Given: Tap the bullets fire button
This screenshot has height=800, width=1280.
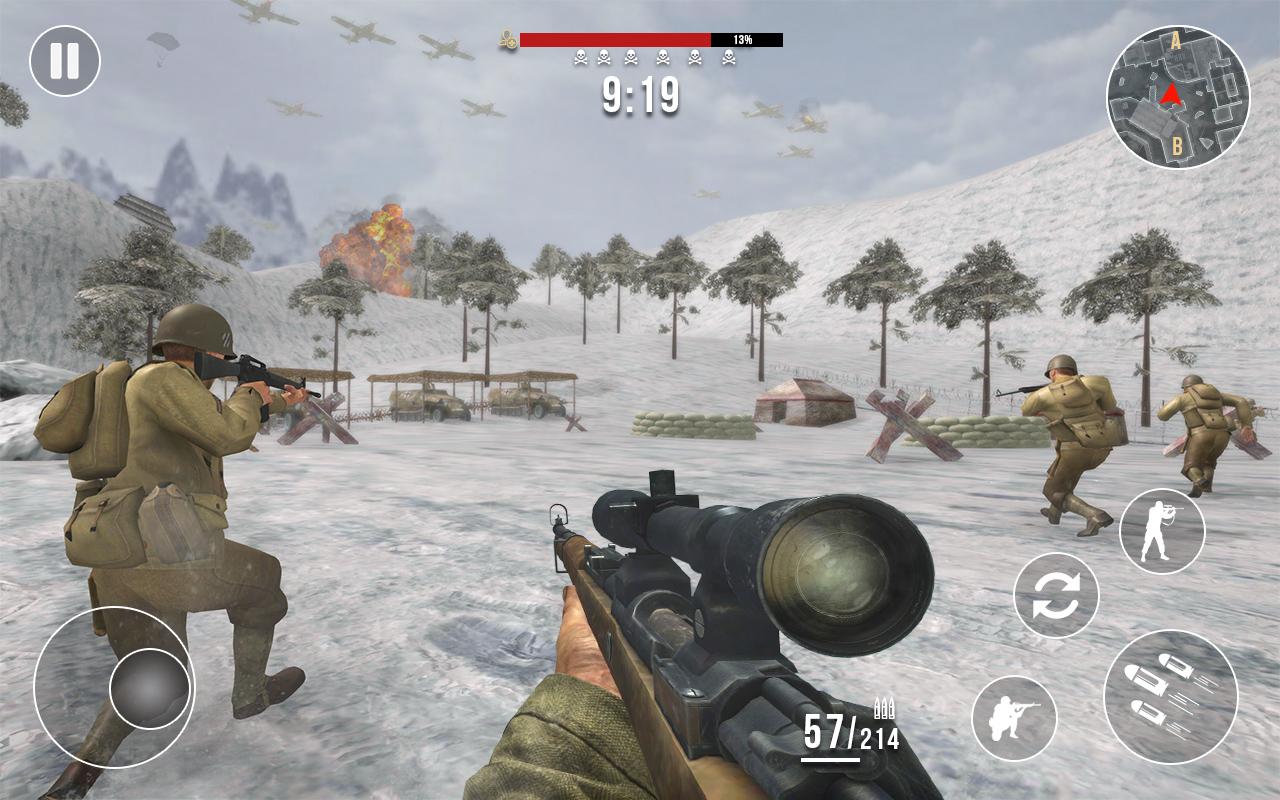Looking at the screenshot, I should click(x=1170, y=697).
